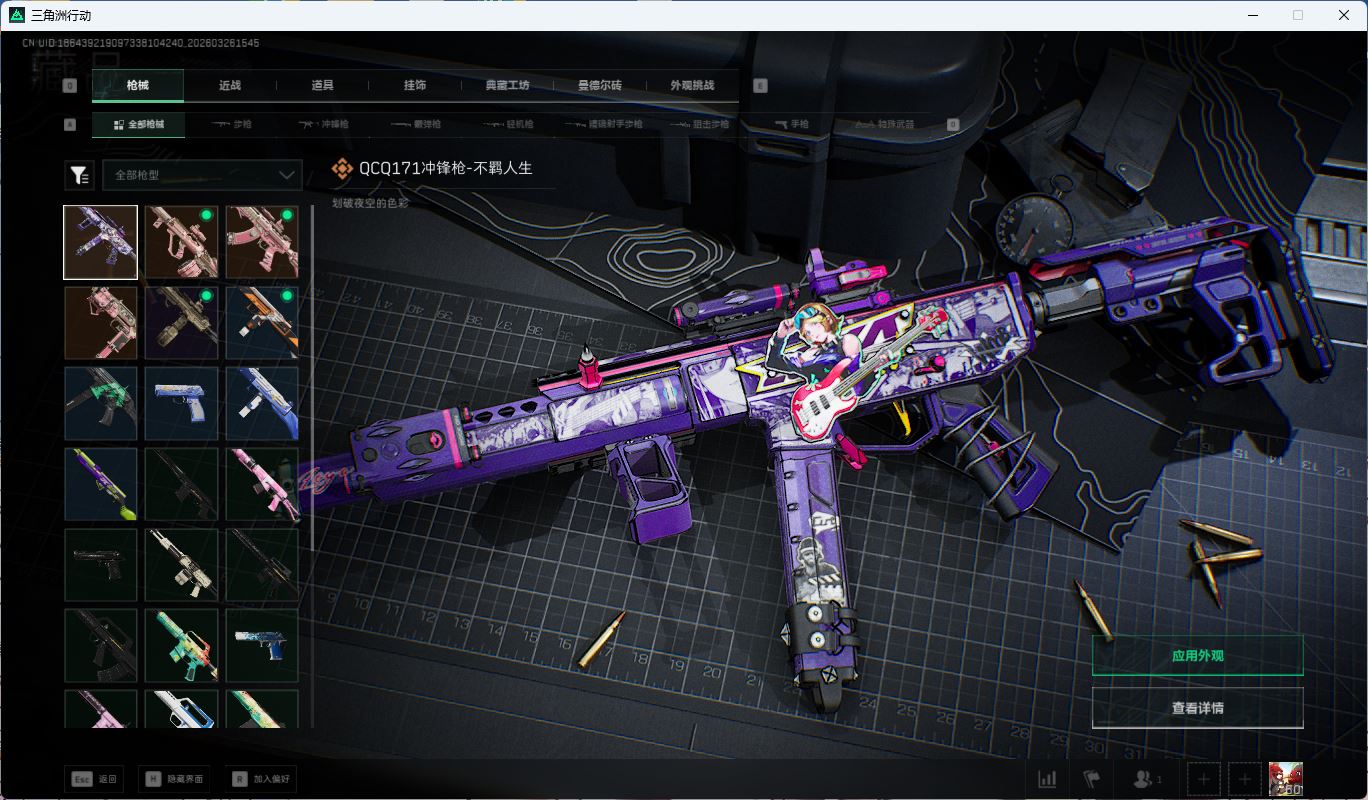Choose the orange and white SMG skin thumbnail
Viewport: 1368px width, 800px height.
click(x=262, y=323)
